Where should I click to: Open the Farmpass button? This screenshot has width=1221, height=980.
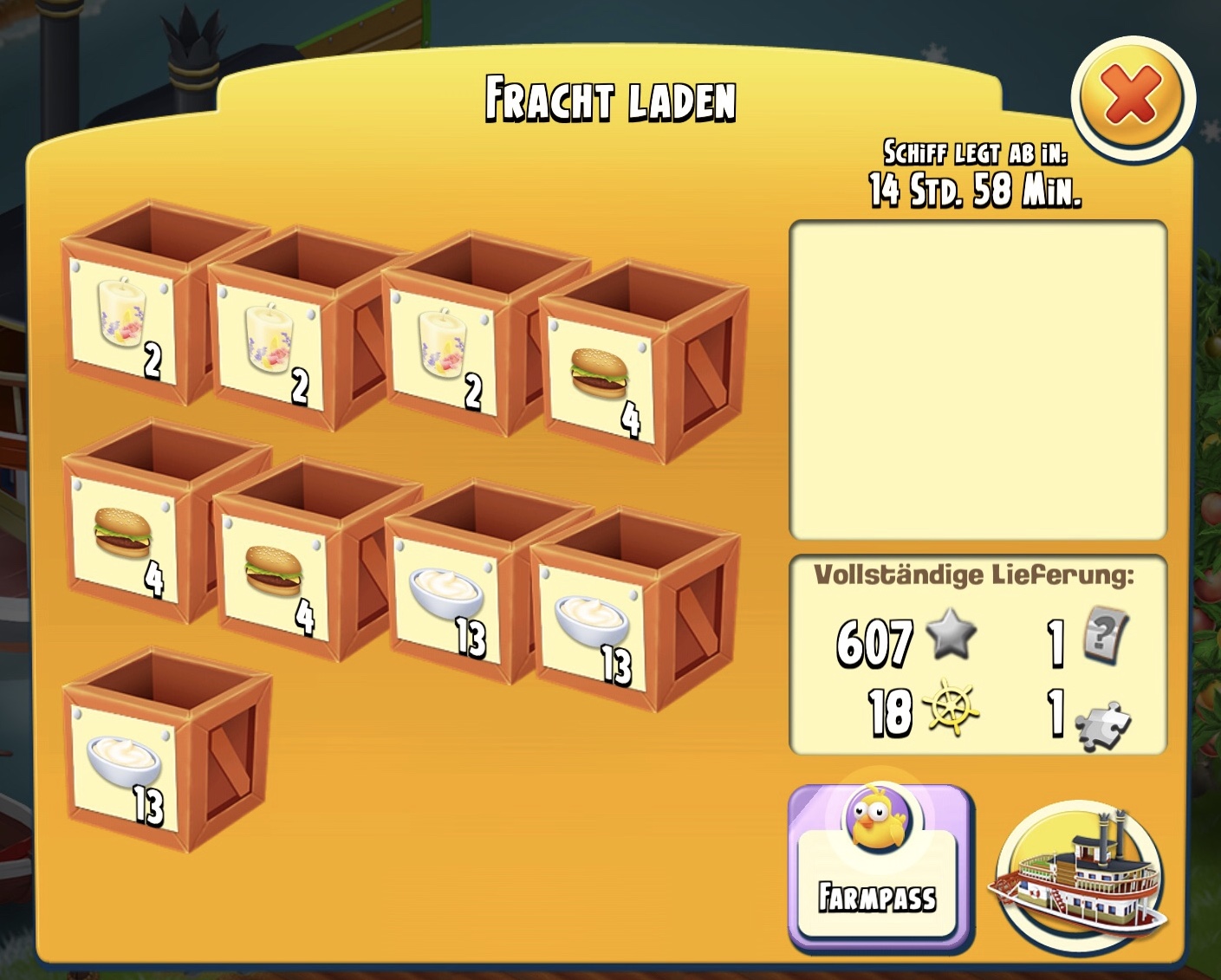click(x=879, y=868)
